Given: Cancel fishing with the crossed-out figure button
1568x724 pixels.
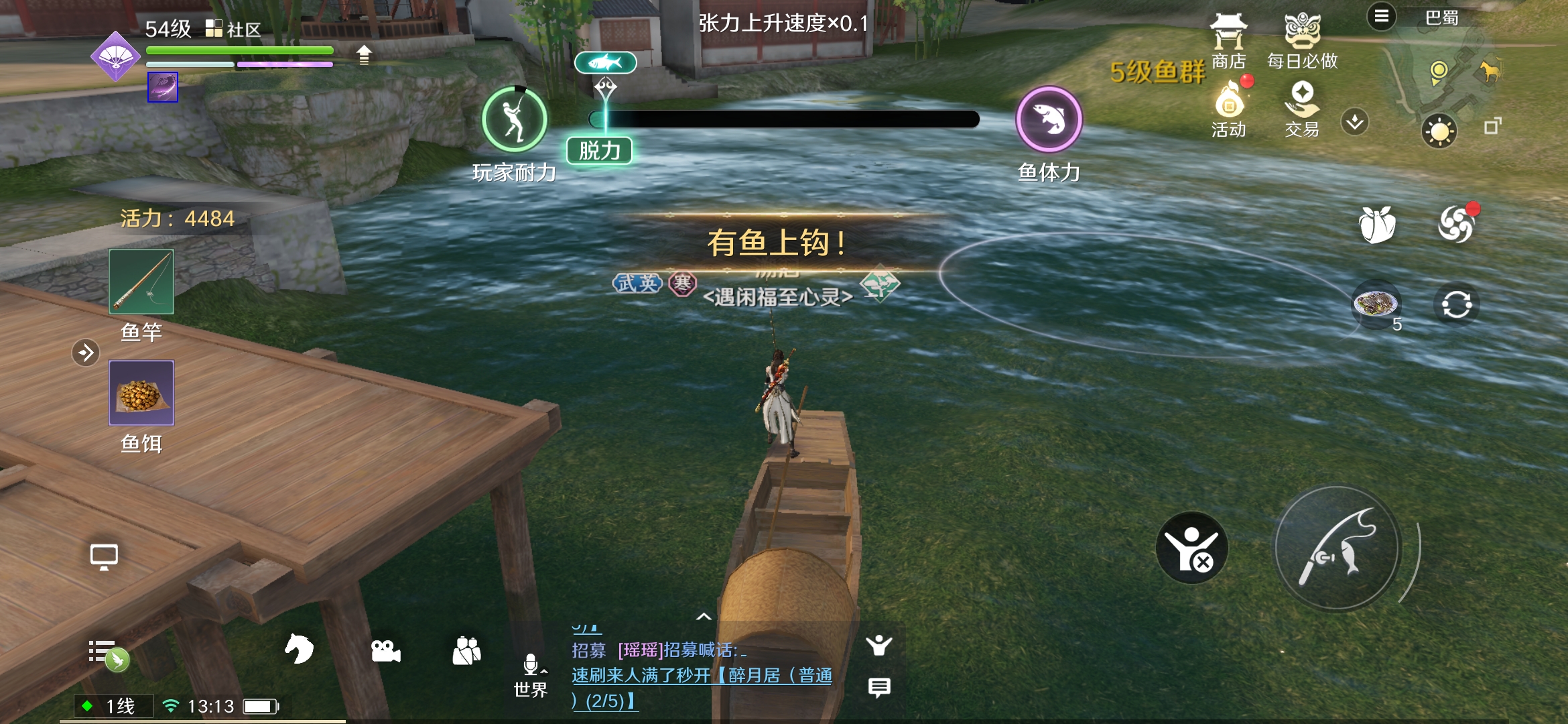Looking at the screenshot, I should (1191, 548).
